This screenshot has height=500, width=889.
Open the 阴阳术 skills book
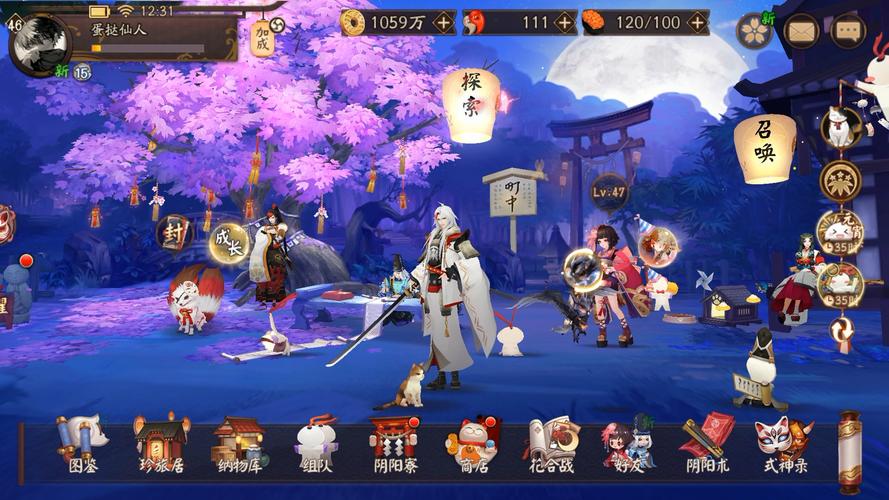(707, 443)
